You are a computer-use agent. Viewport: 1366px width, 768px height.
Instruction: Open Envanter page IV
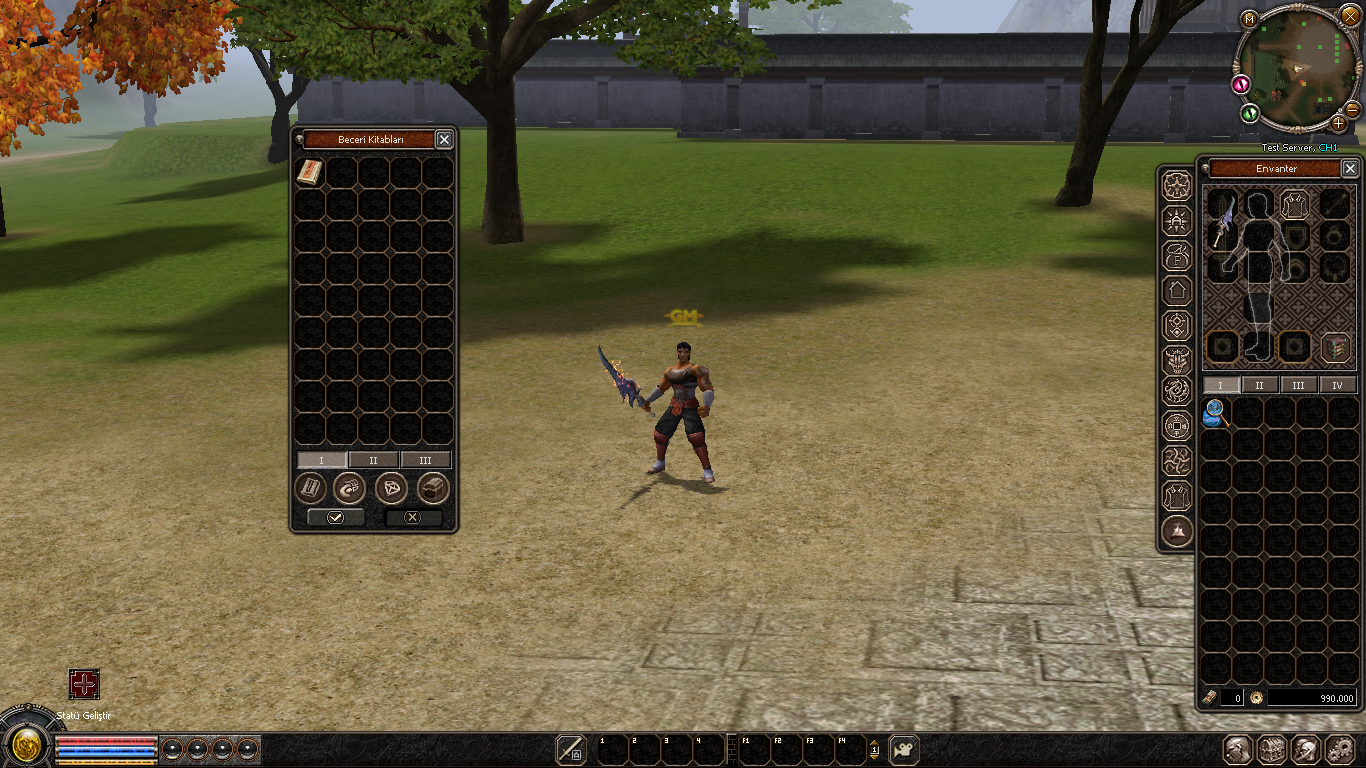(x=1337, y=385)
